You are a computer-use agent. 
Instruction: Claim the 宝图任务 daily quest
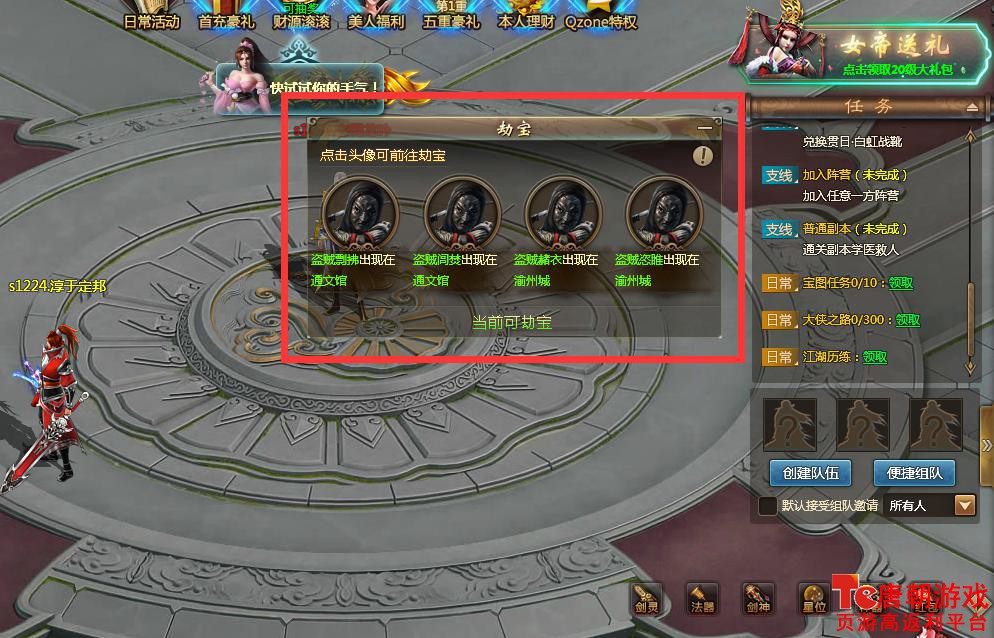[901, 283]
